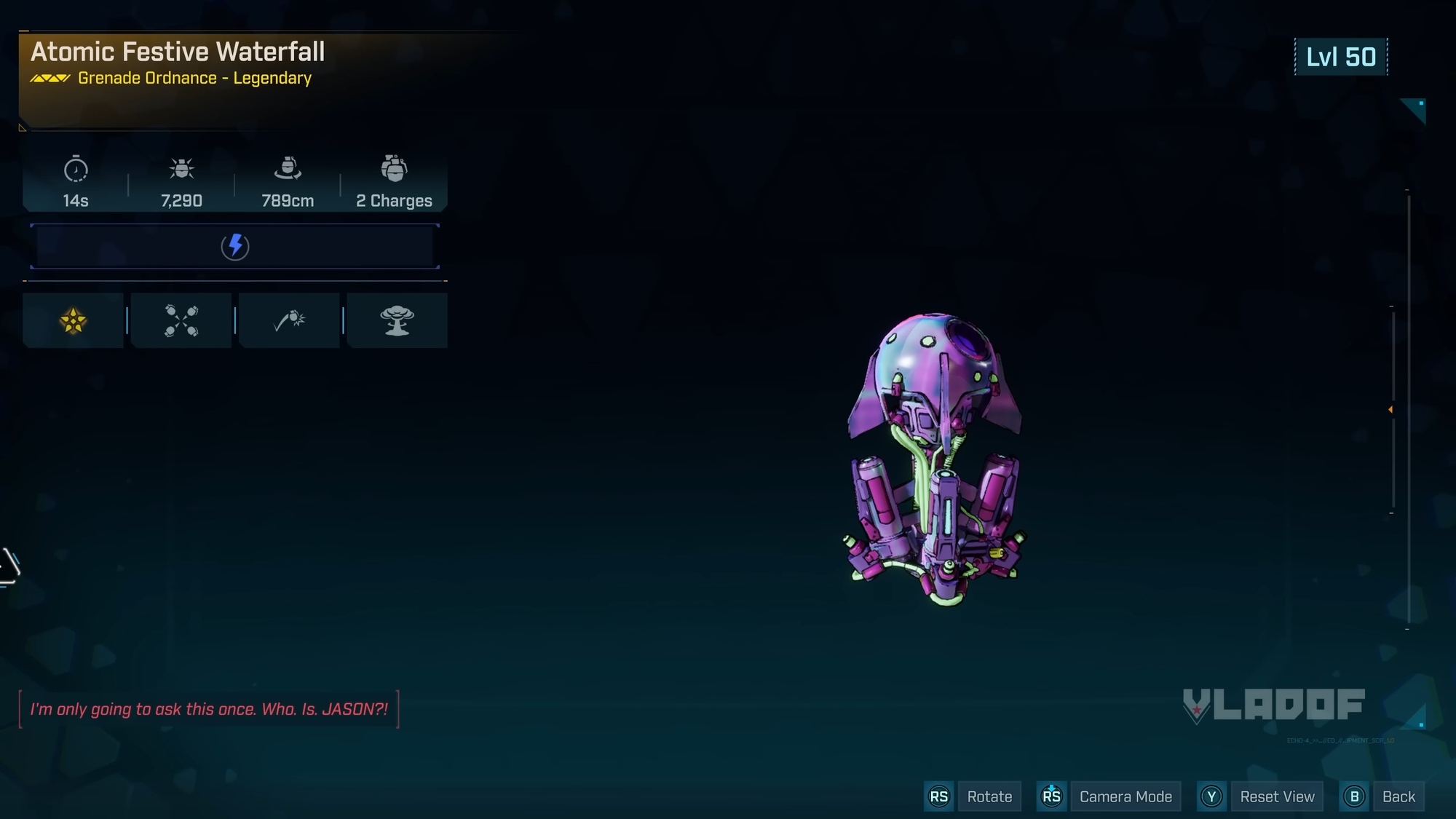1456x819 pixels.
Task: Select the gold star legendary perk icon
Action: (73, 320)
